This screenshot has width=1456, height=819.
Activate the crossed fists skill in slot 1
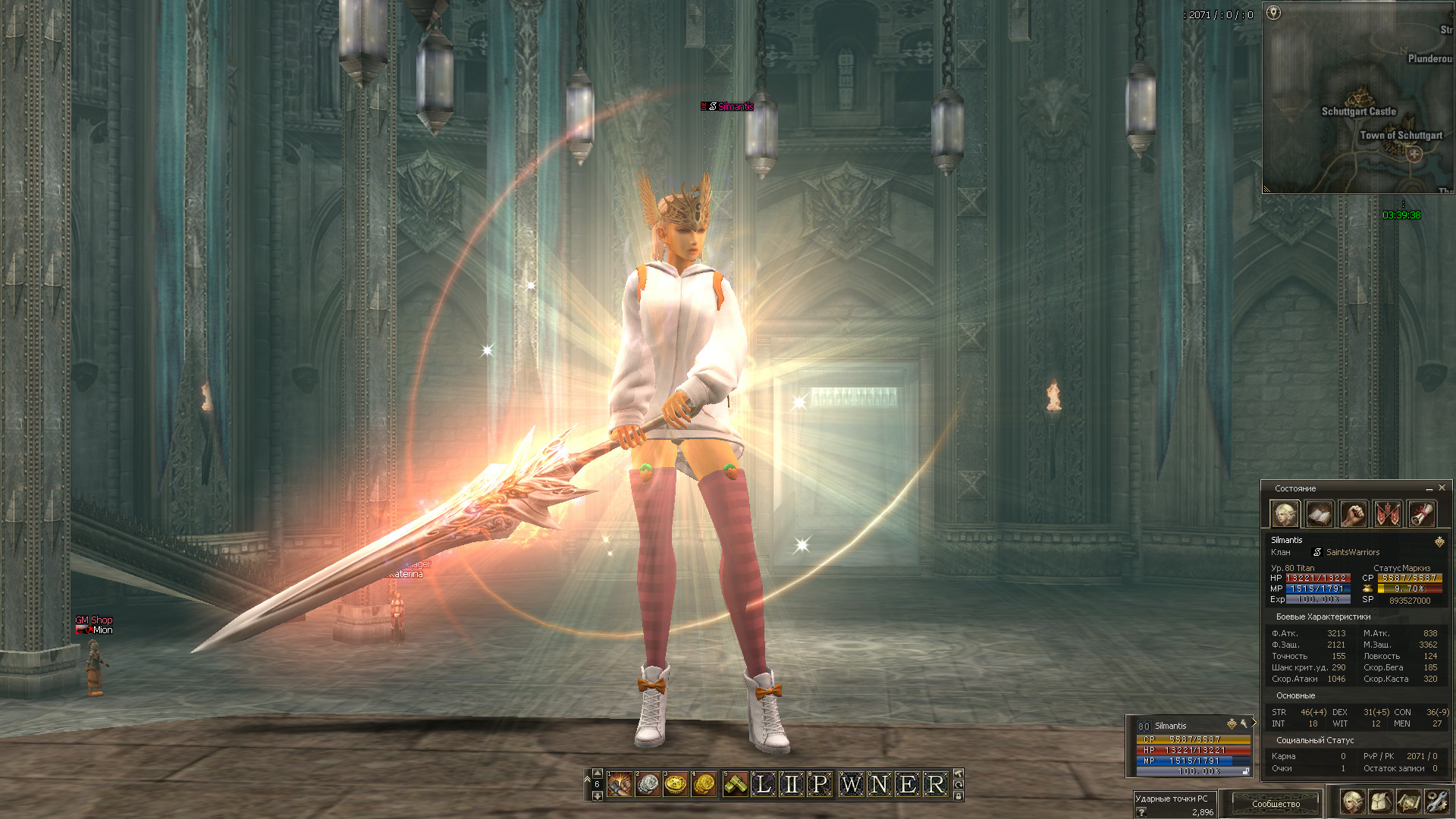620,784
